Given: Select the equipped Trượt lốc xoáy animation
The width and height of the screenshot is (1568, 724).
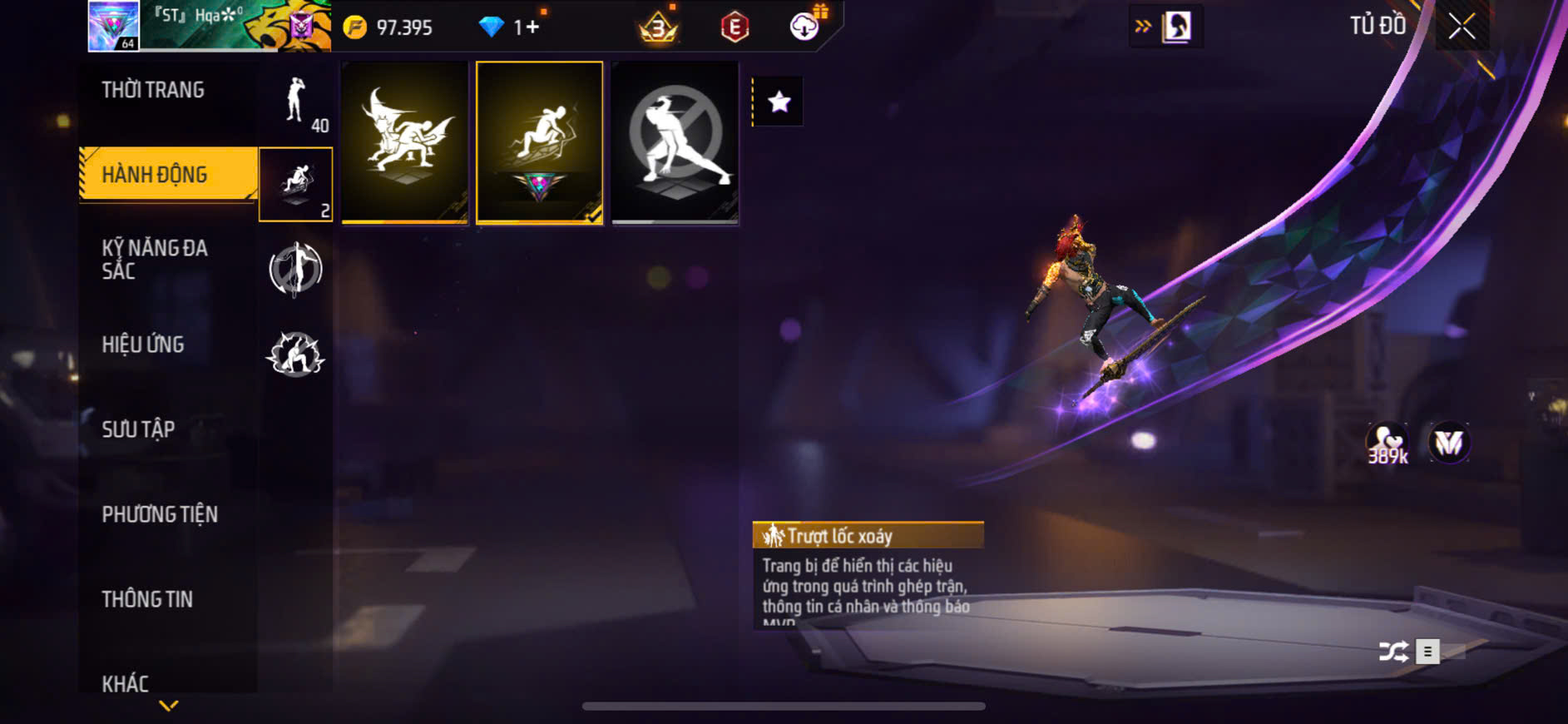Looking at the screenshot, I should [x=540, y=141].
